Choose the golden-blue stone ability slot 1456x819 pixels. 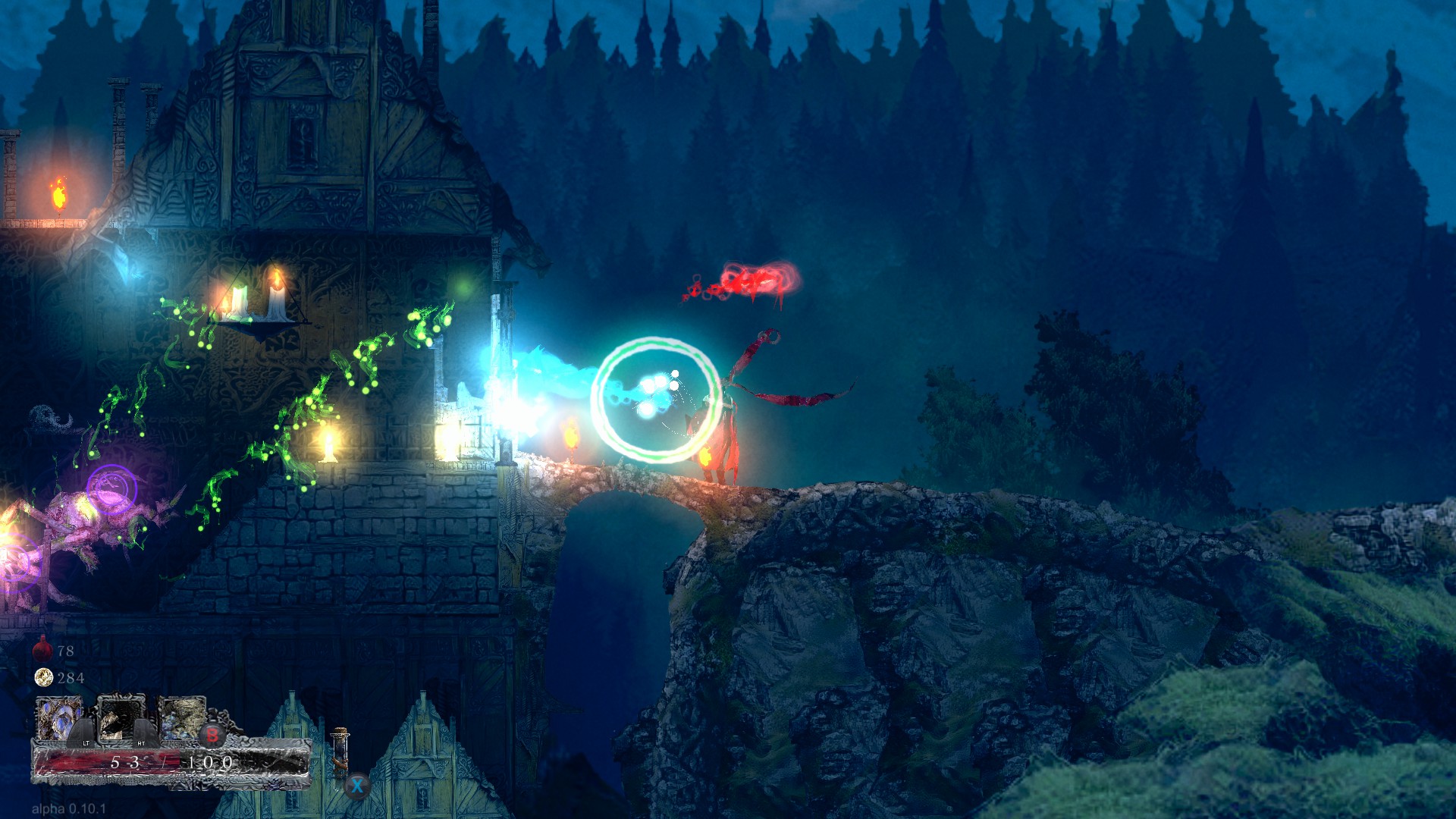click(183, 717)
